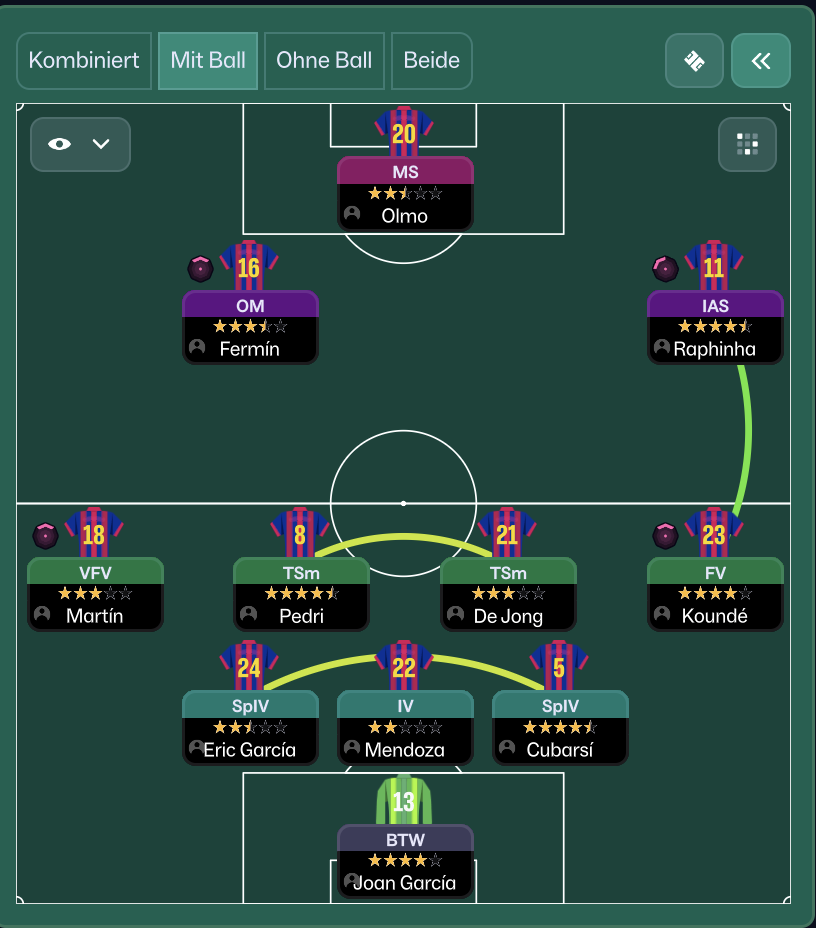Show the Ohne Ball formation tab
816x928 pixels.
coord(324,61)
